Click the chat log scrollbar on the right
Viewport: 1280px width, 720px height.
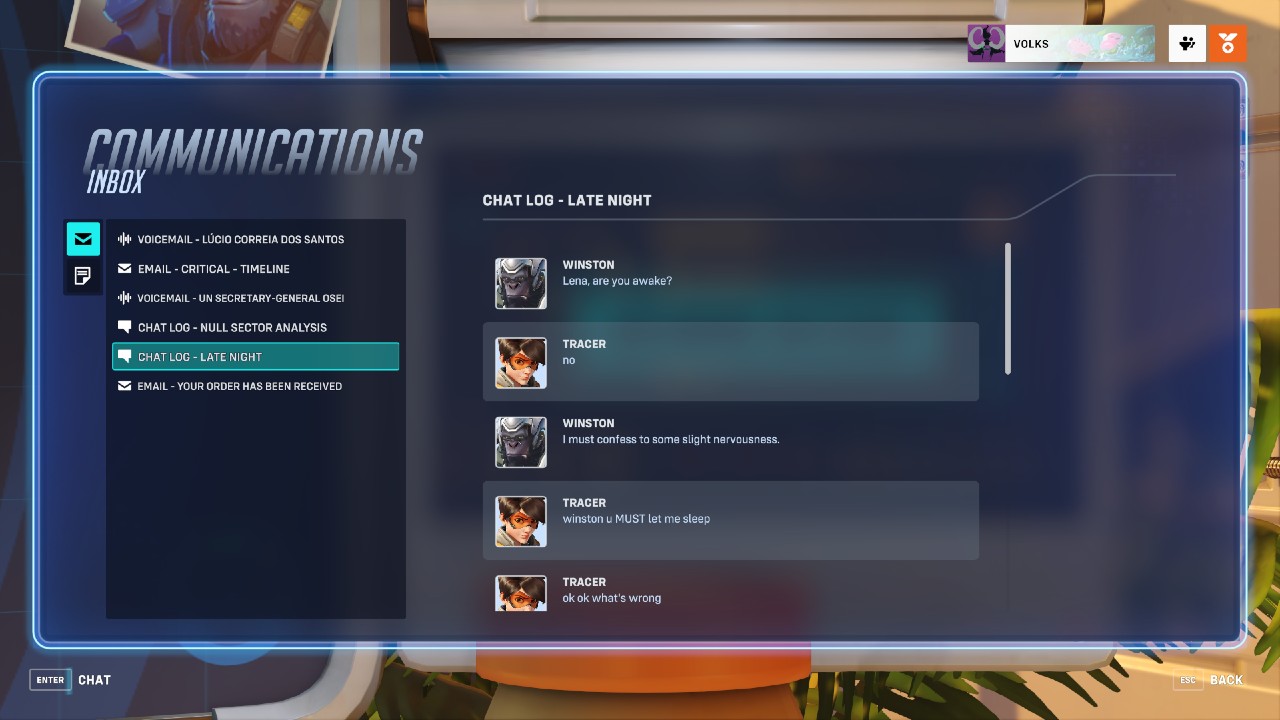1009,310
